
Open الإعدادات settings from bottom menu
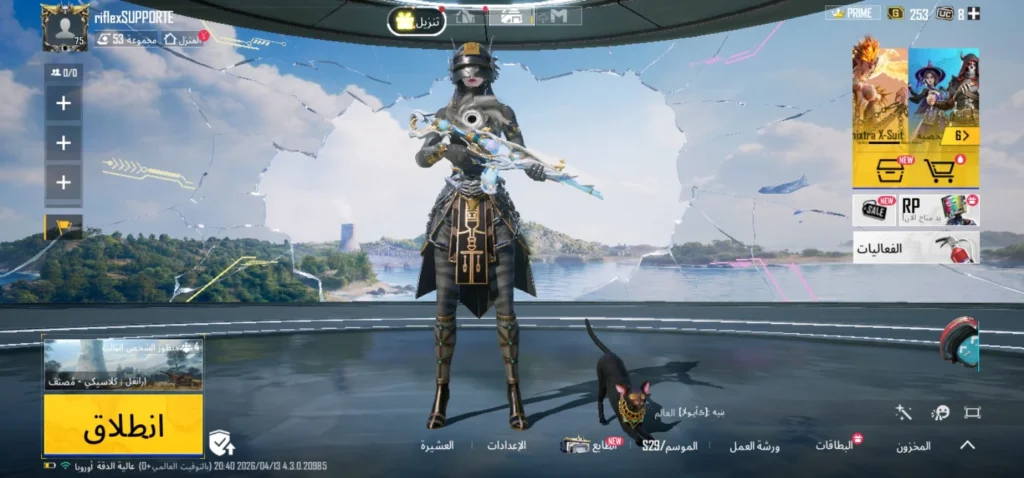tap(506, 445)
